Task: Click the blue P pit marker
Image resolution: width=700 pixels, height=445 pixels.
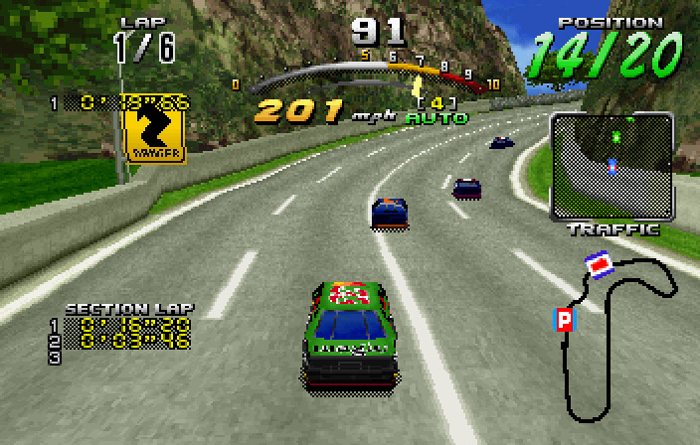Action: point(564,320)
